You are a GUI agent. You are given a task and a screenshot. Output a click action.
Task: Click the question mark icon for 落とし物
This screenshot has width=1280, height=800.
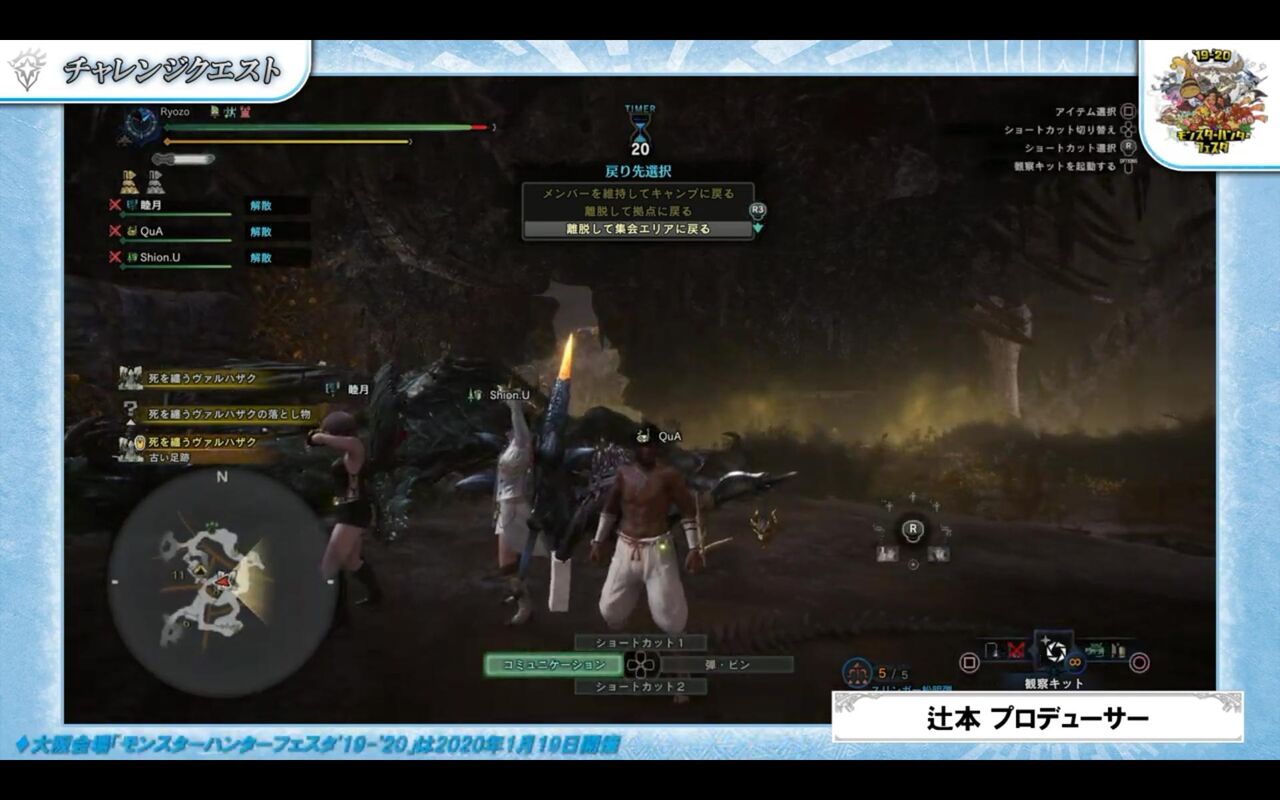[x=129, y=409]
